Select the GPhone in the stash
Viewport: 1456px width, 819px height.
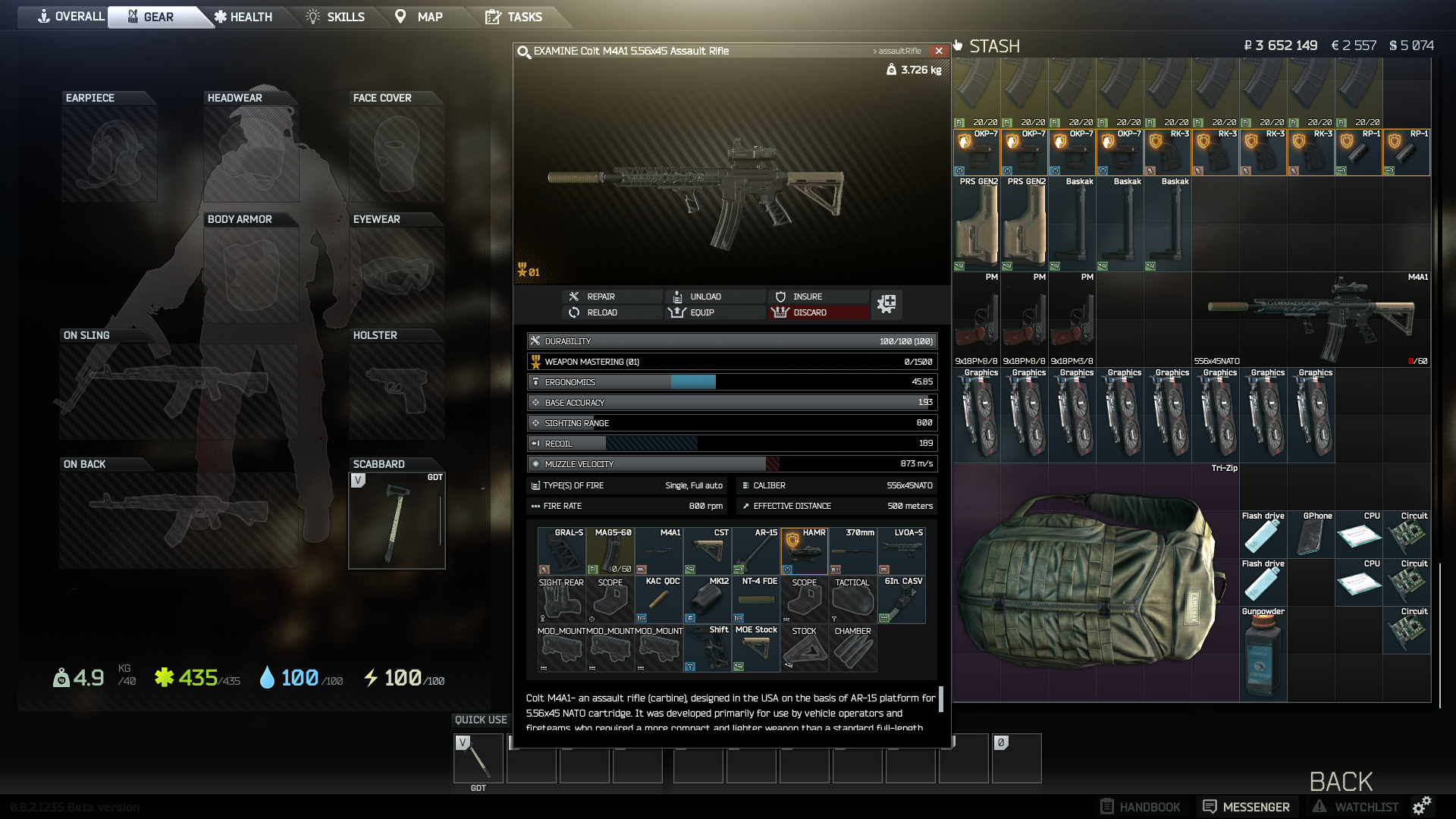click(x=1310, y=535)
